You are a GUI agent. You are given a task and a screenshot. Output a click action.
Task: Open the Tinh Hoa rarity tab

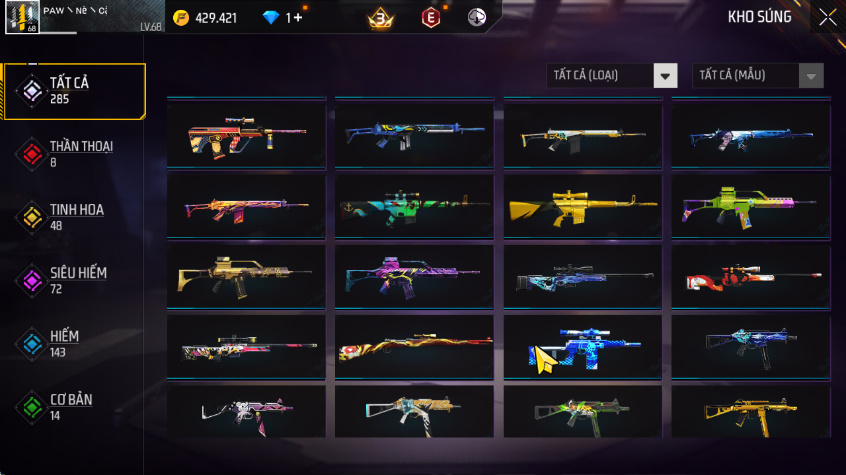click(74, 216)
